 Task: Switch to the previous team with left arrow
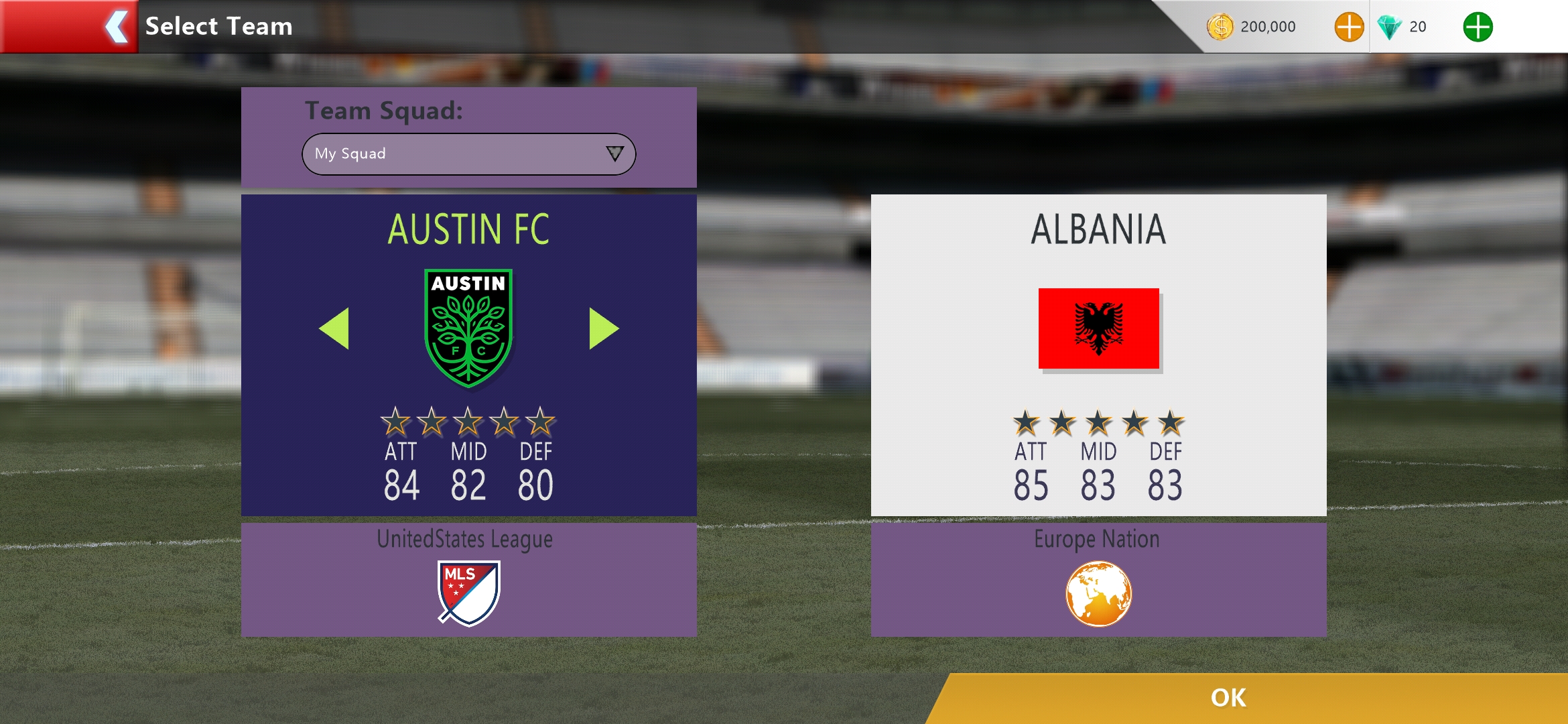pos(335,328)
